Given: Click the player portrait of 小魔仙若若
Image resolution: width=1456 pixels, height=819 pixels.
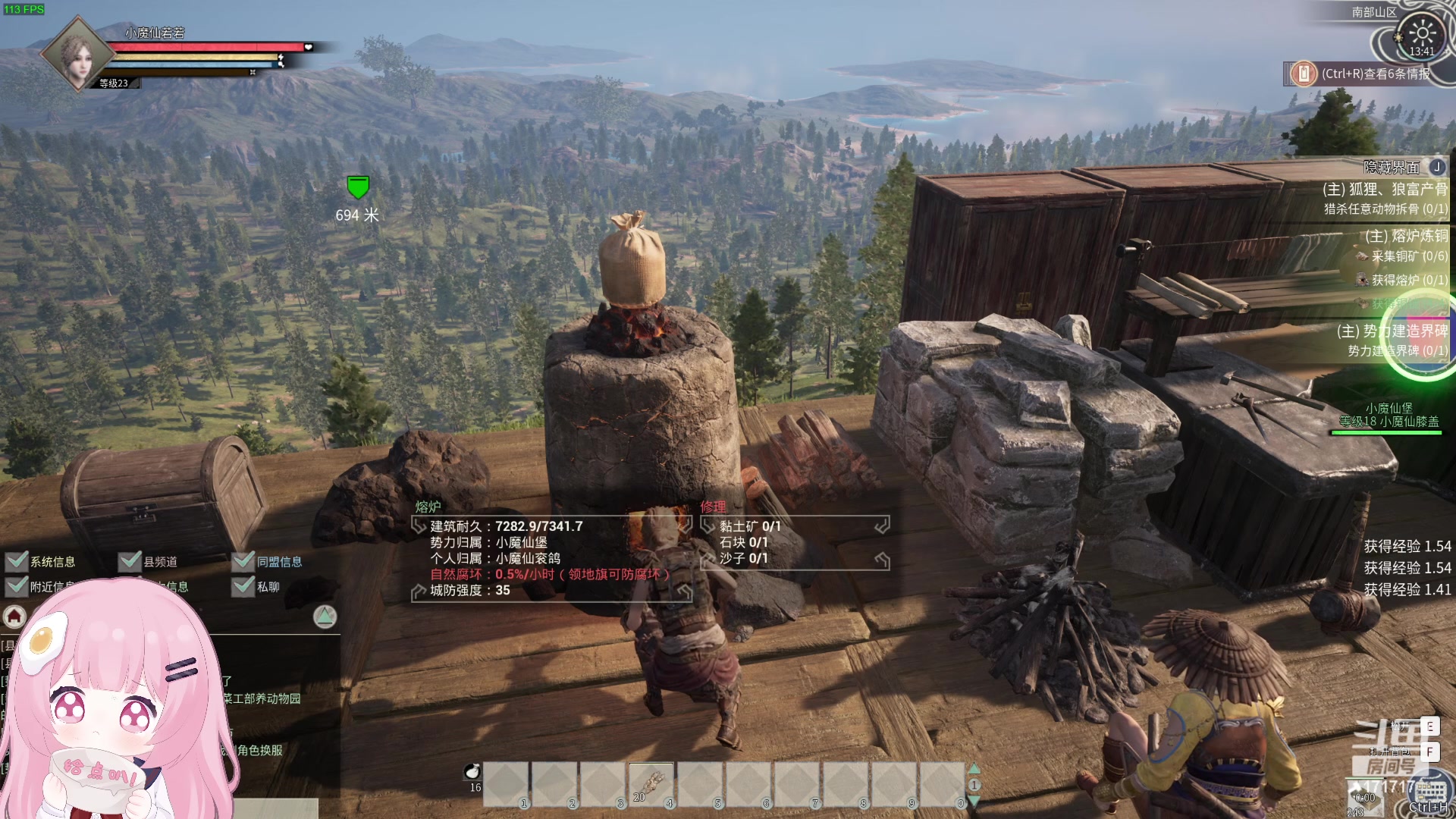Looking at the screenshot, I should point(76,55).
